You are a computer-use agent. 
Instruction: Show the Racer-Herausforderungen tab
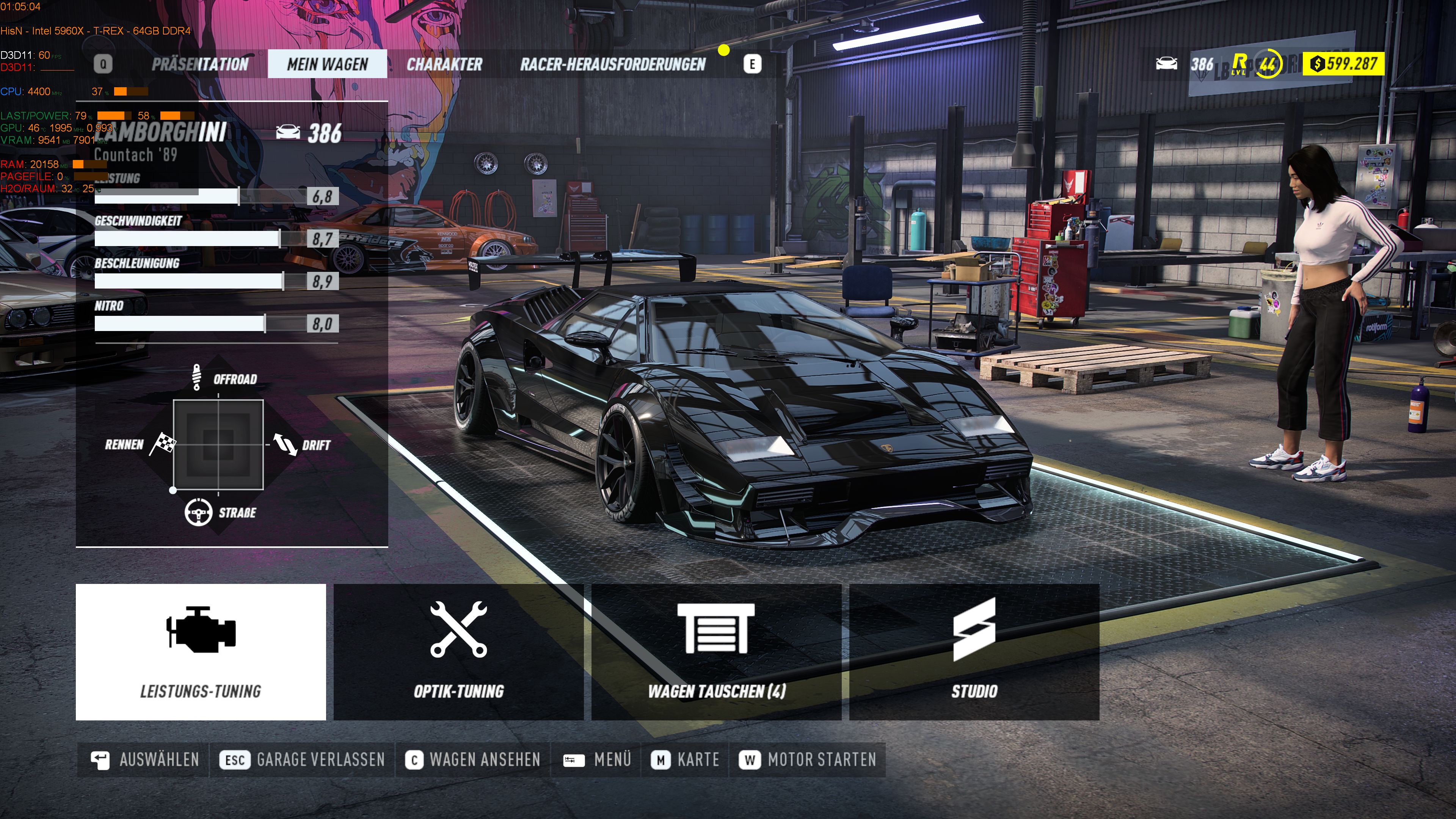pos(613,64)
